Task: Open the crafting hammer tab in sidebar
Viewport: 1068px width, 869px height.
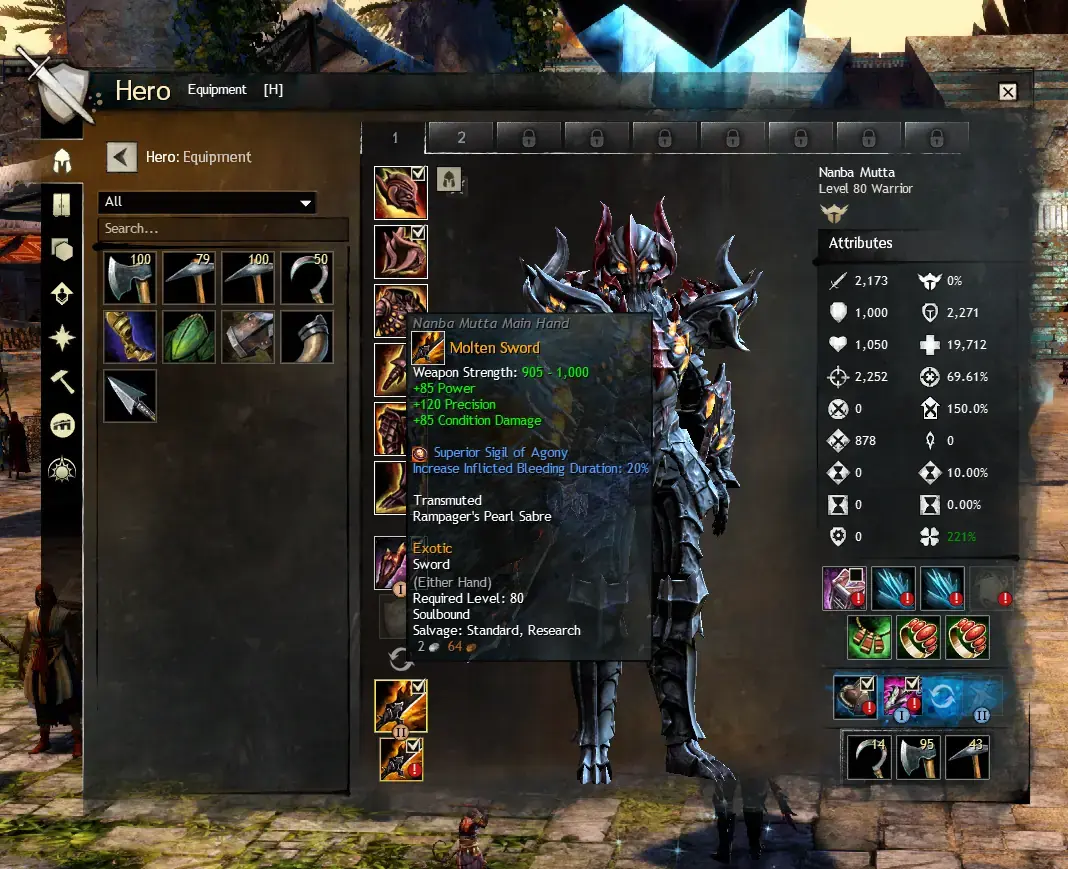Action: (x=62, y=381)
